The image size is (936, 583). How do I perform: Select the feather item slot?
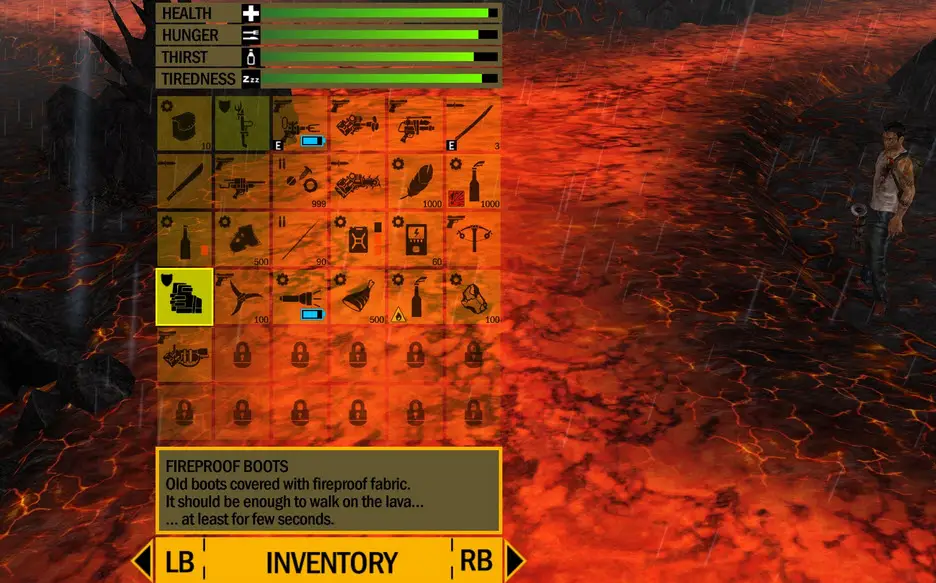click(415, 181)
